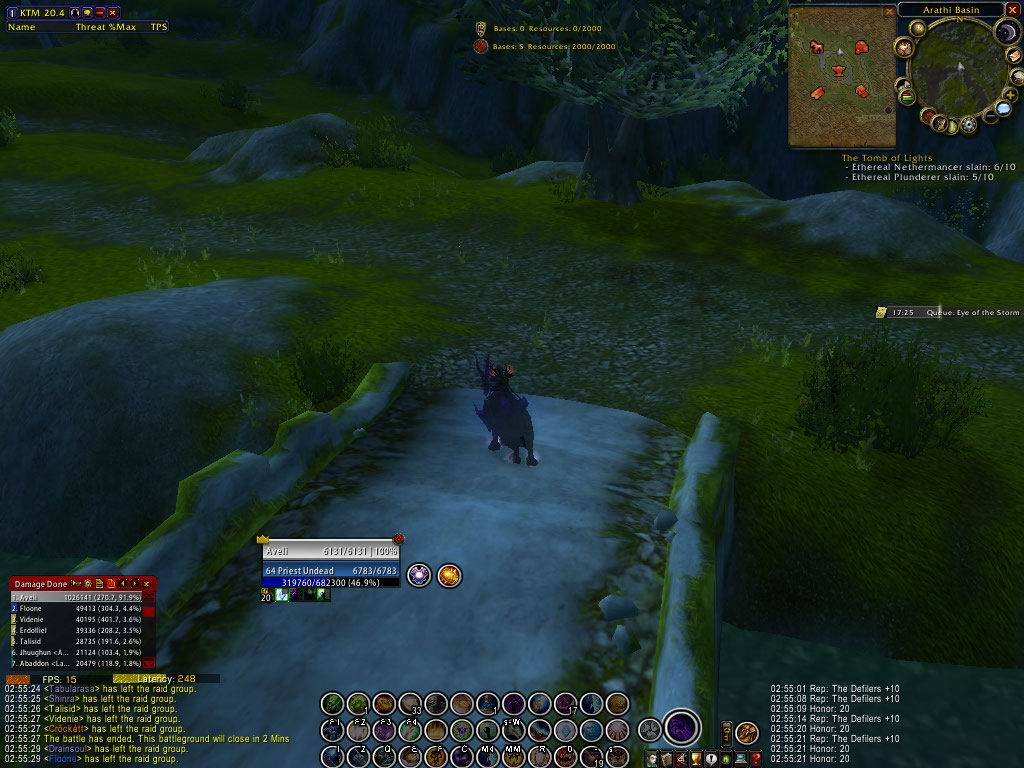The width and height of the screenshot is (1024, 768).
Task: Close the Damage Done meter window
Action: point(147,583)
